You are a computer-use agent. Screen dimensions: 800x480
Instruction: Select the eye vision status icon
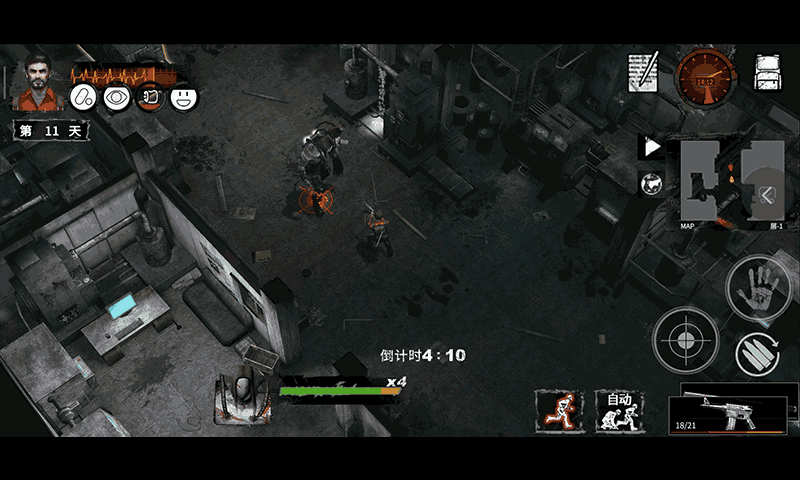tap(117, 98)
